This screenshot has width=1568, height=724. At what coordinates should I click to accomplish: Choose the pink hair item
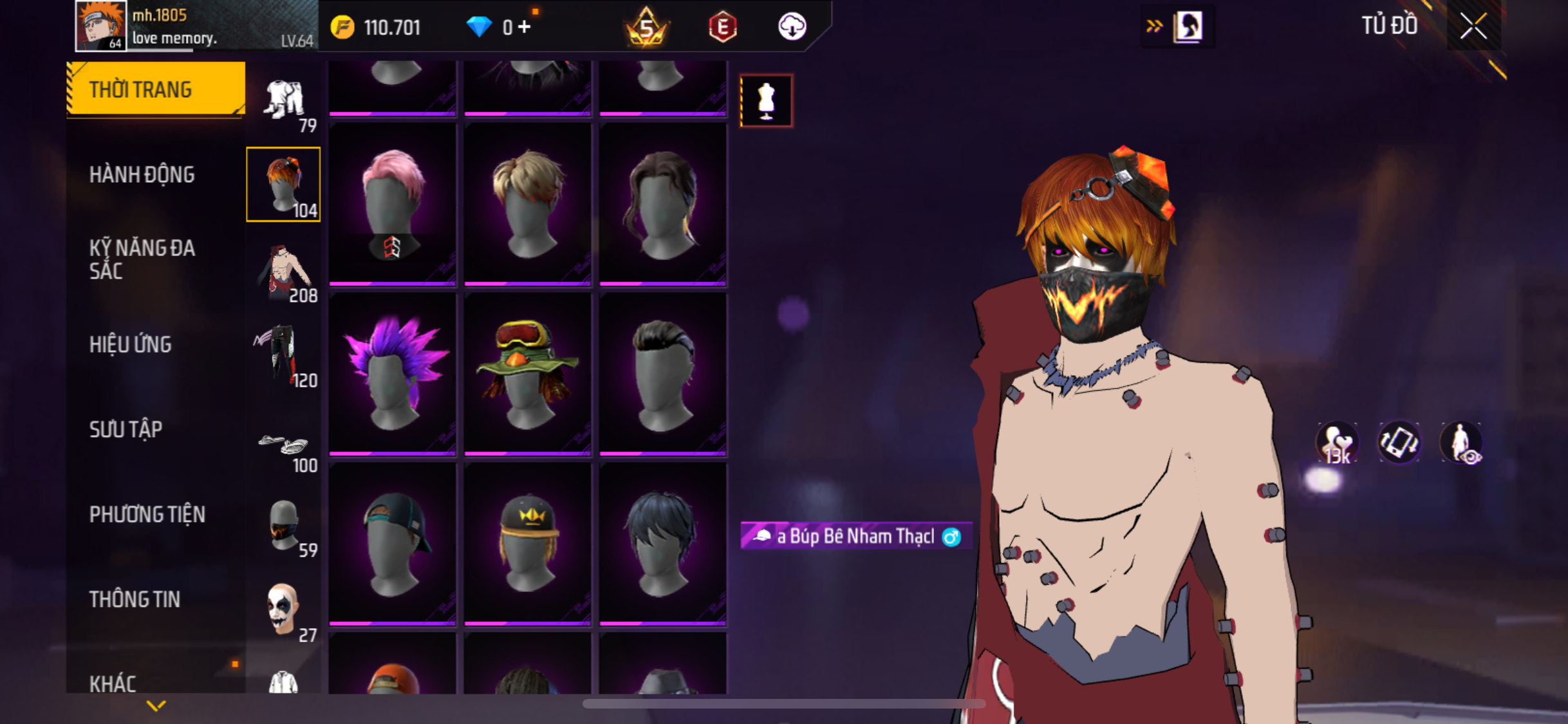(393, 204)
